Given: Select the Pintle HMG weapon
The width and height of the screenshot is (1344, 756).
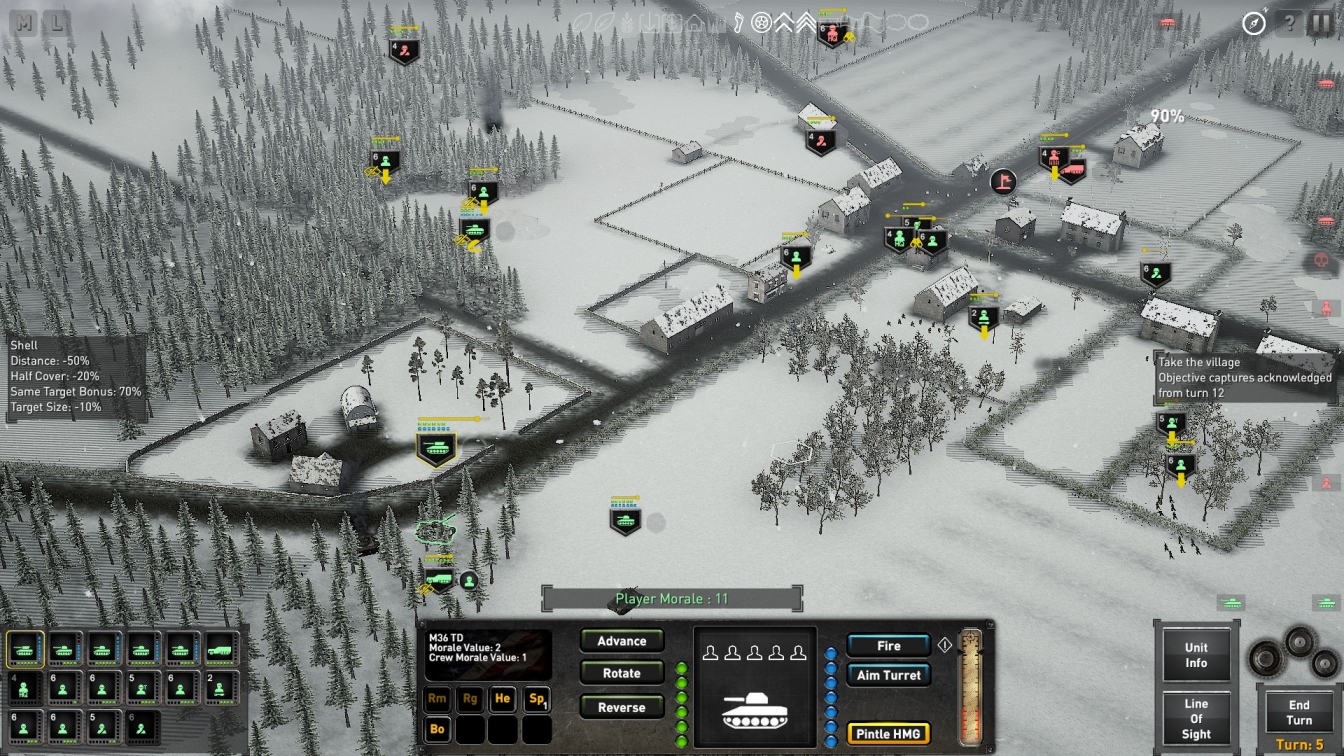Looking at the screenshot, I should pyautogui.click(x=888, y=734).
